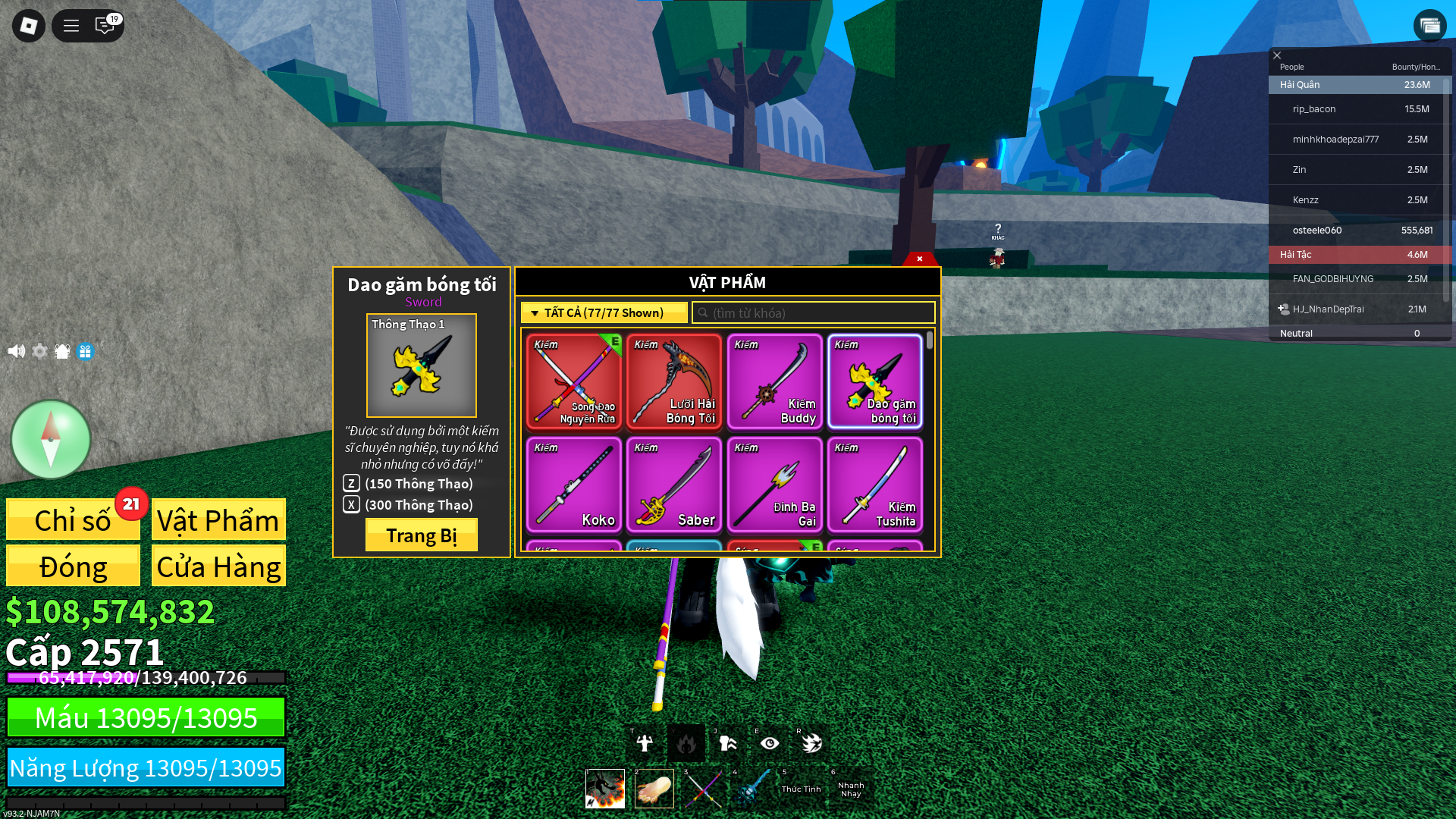
Task: Equip the sword with Trang Bị button
Action: click(x=421, y=535)
